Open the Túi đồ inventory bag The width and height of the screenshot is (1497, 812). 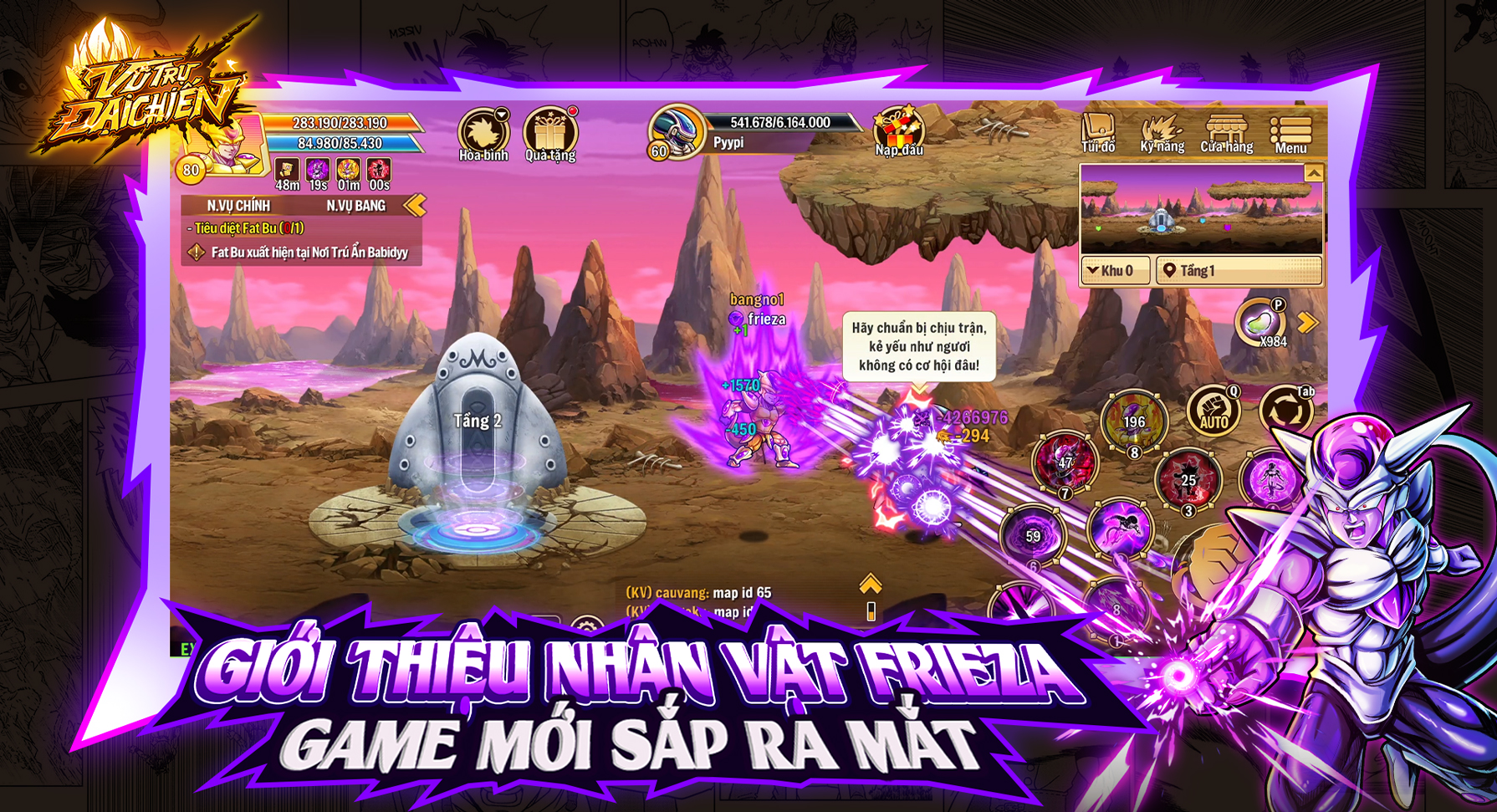(x=1098, y=132)
